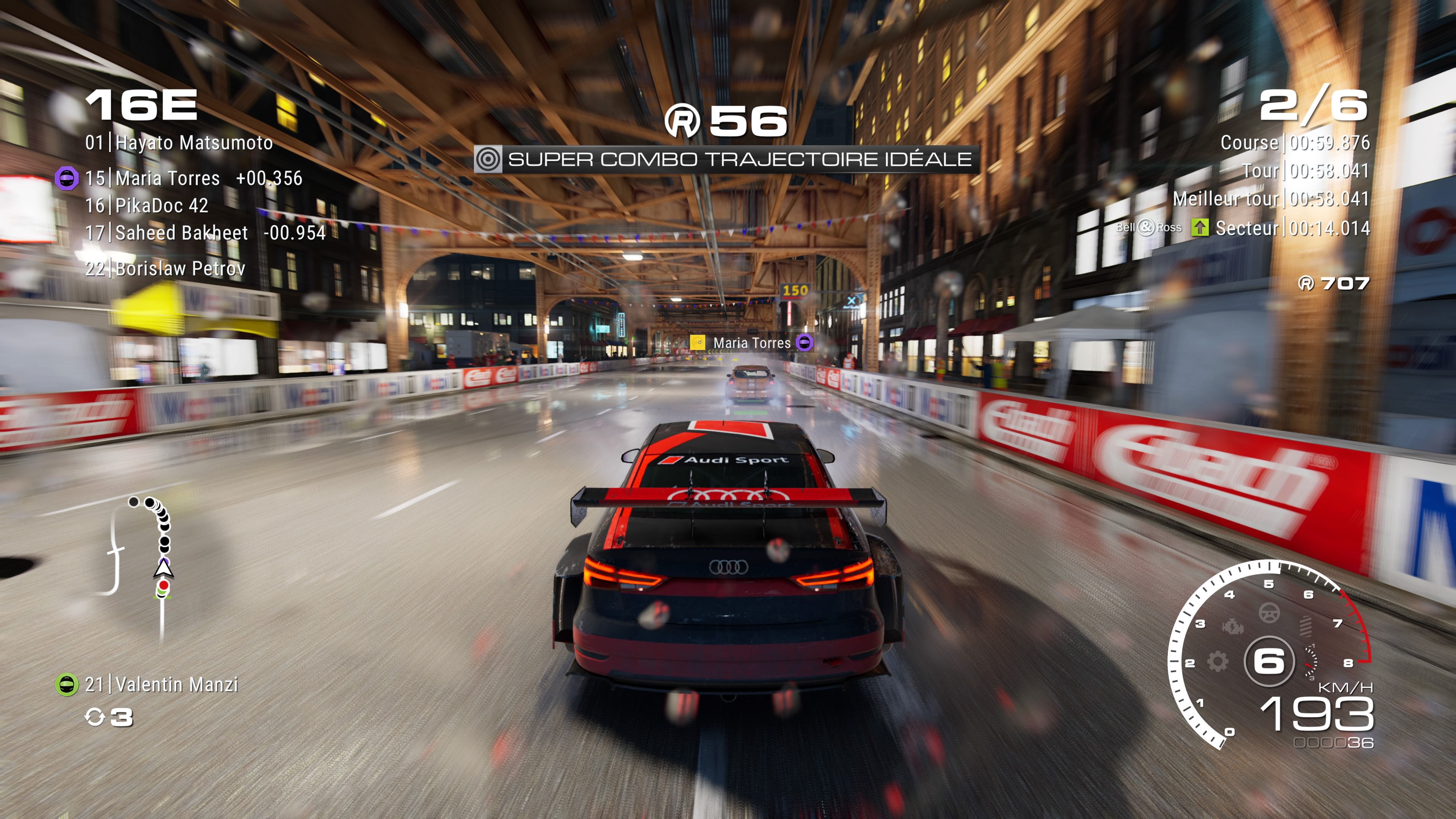Click the gearbox icon near the 7 RPM mark

coord(1307,628)
